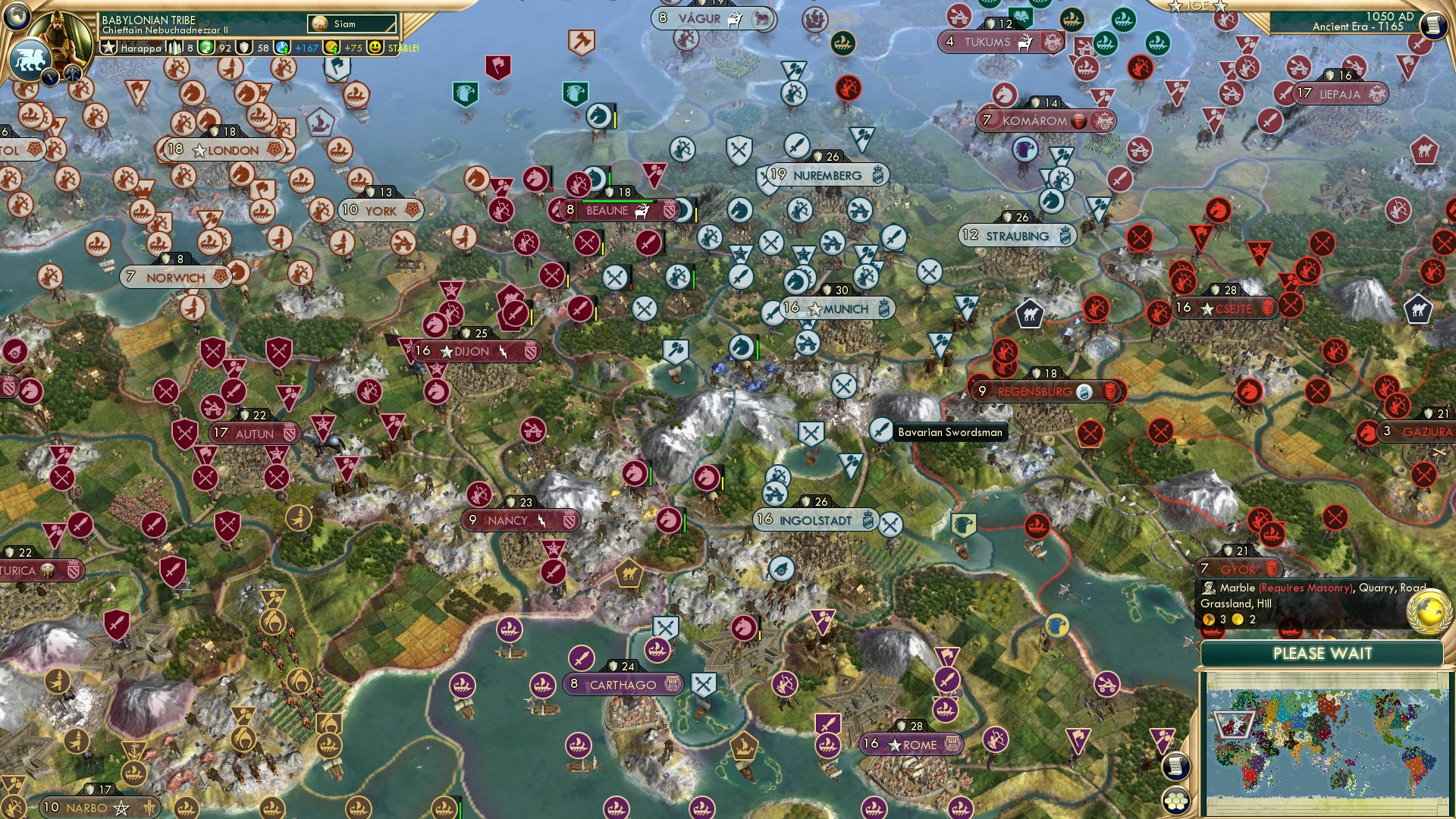The width and height of the screenshot is (1456, 819).
Task: Click the happiness smiley face indicator
Action: [375, 48]
